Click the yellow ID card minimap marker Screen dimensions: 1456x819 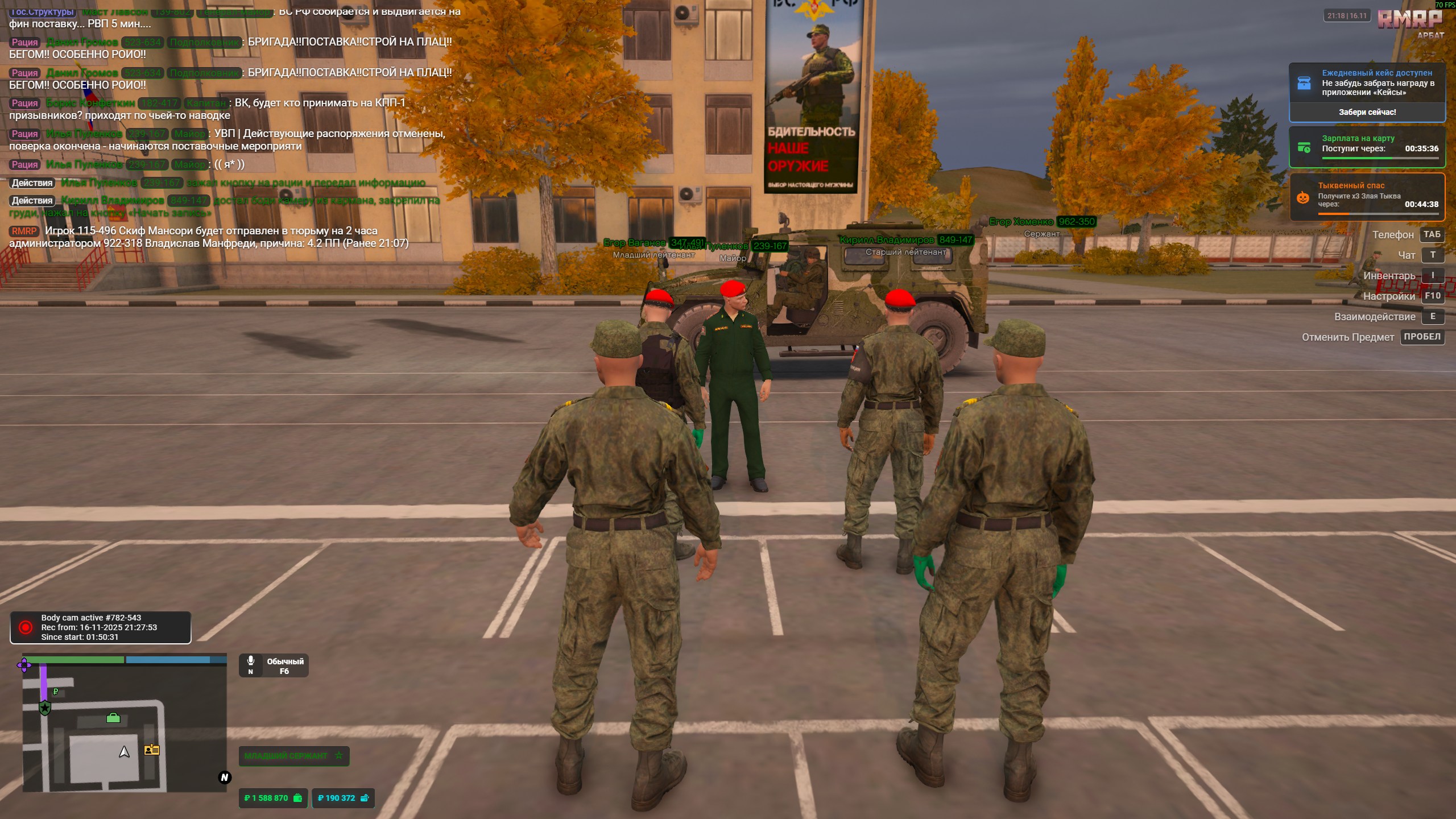pyautogui.click(x=152, y=750)
